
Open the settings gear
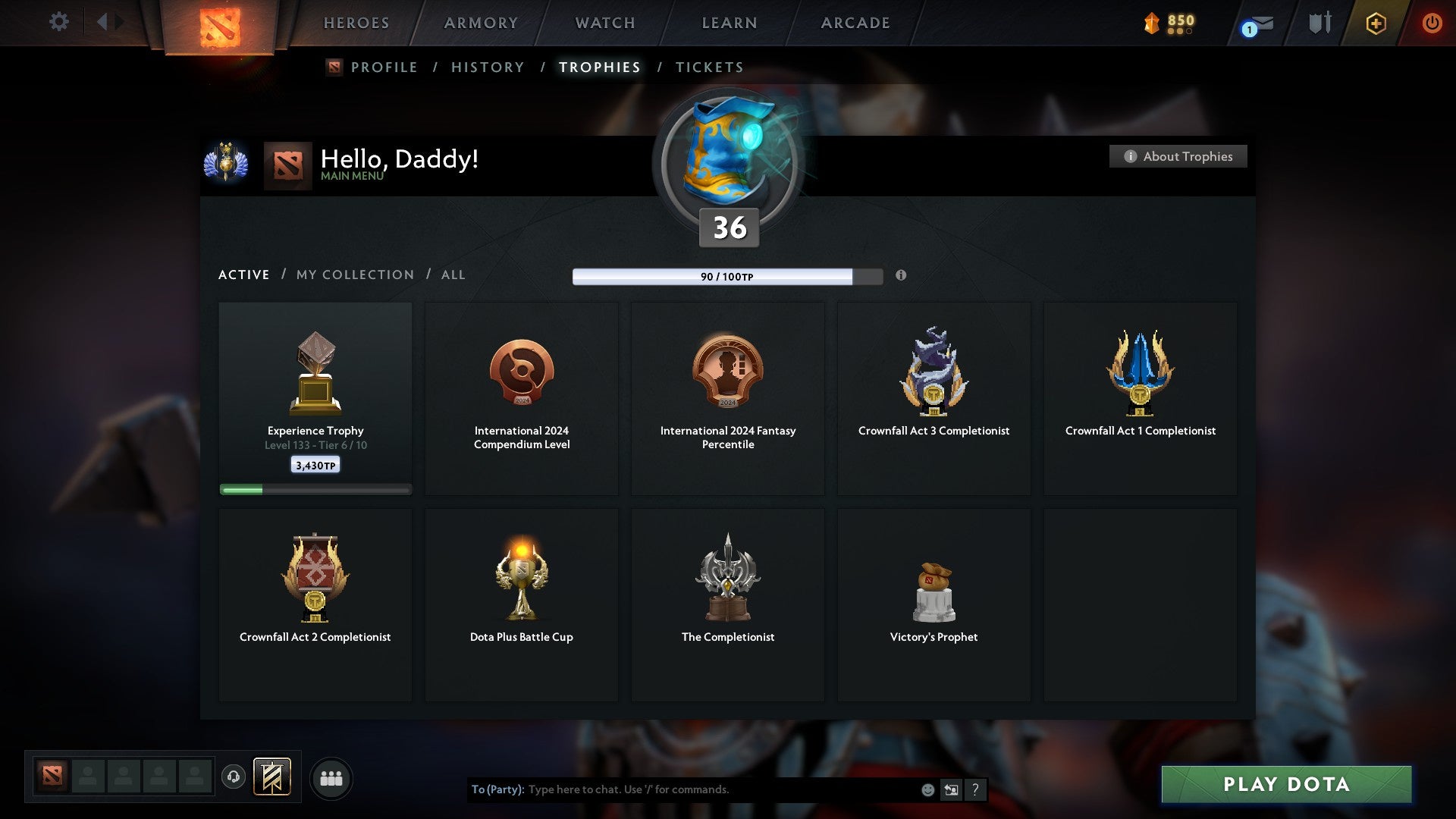point(58,22)
